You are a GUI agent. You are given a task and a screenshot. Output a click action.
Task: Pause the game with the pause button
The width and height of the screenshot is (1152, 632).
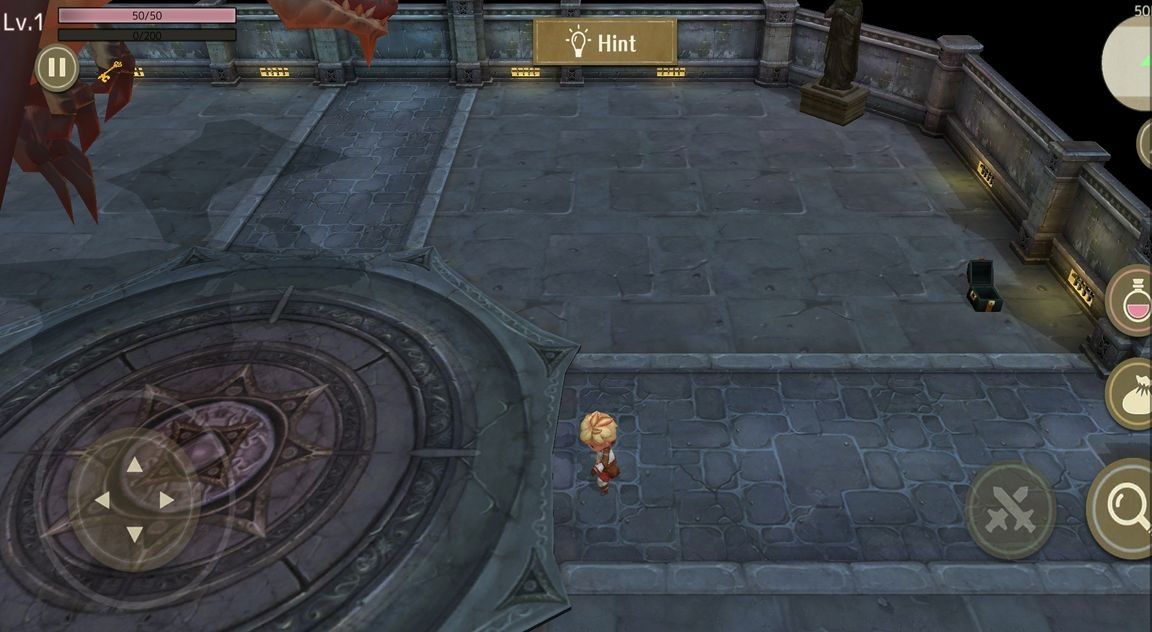(x=56, y=68)
